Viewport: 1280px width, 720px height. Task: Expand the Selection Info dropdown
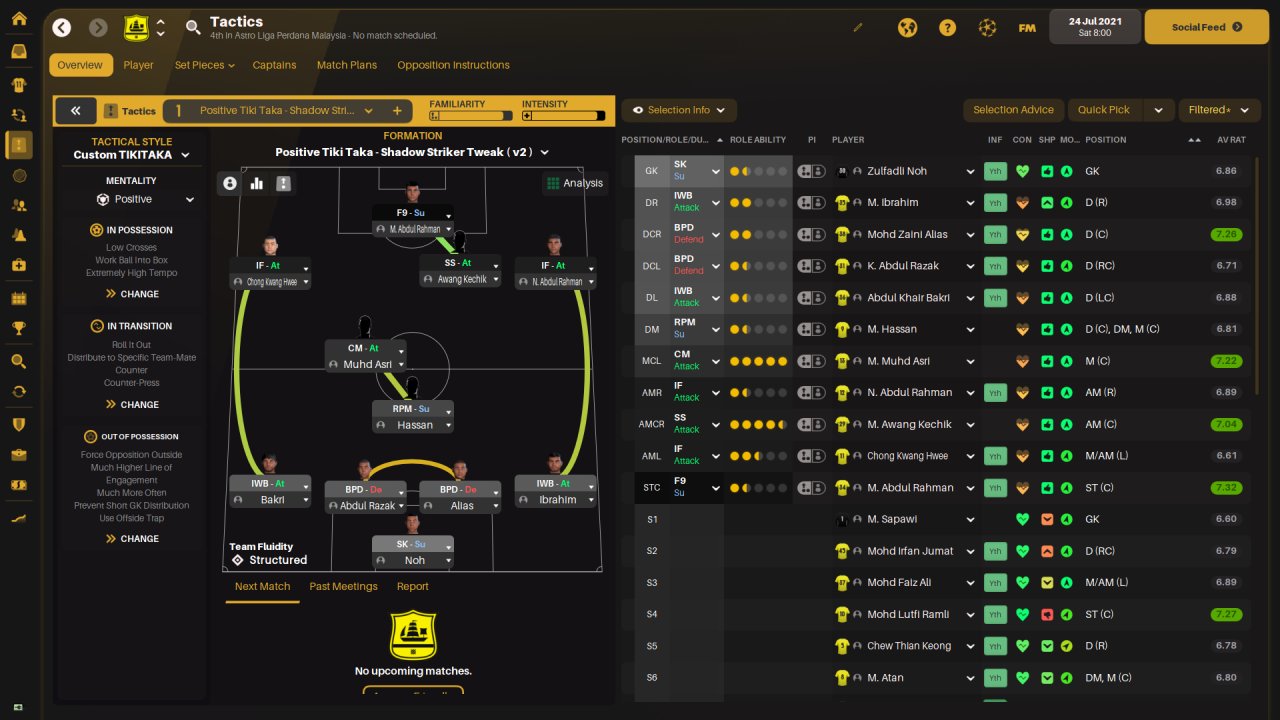679,110
